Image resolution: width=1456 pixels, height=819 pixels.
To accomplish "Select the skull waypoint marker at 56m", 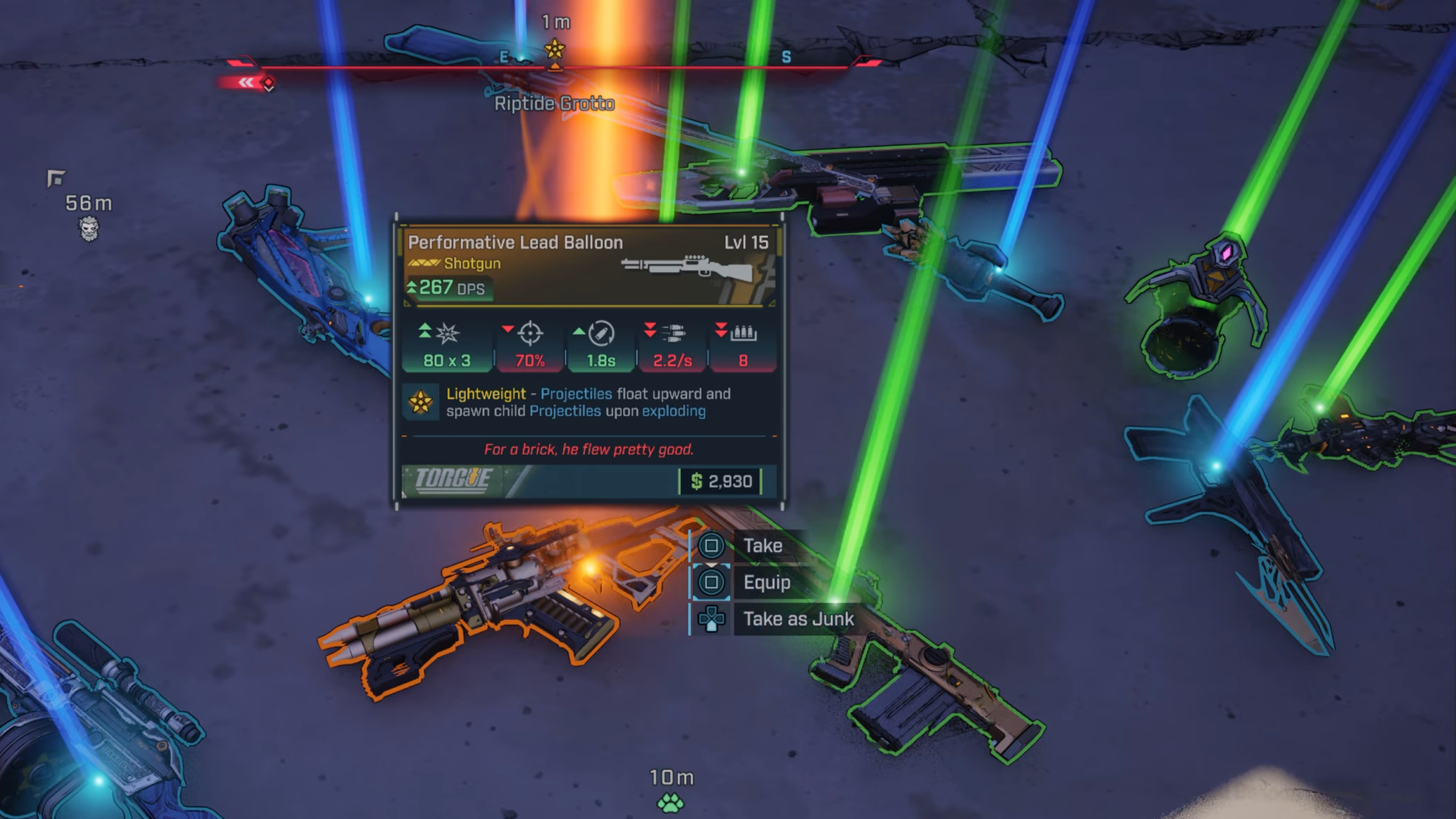I will [89, 228].
